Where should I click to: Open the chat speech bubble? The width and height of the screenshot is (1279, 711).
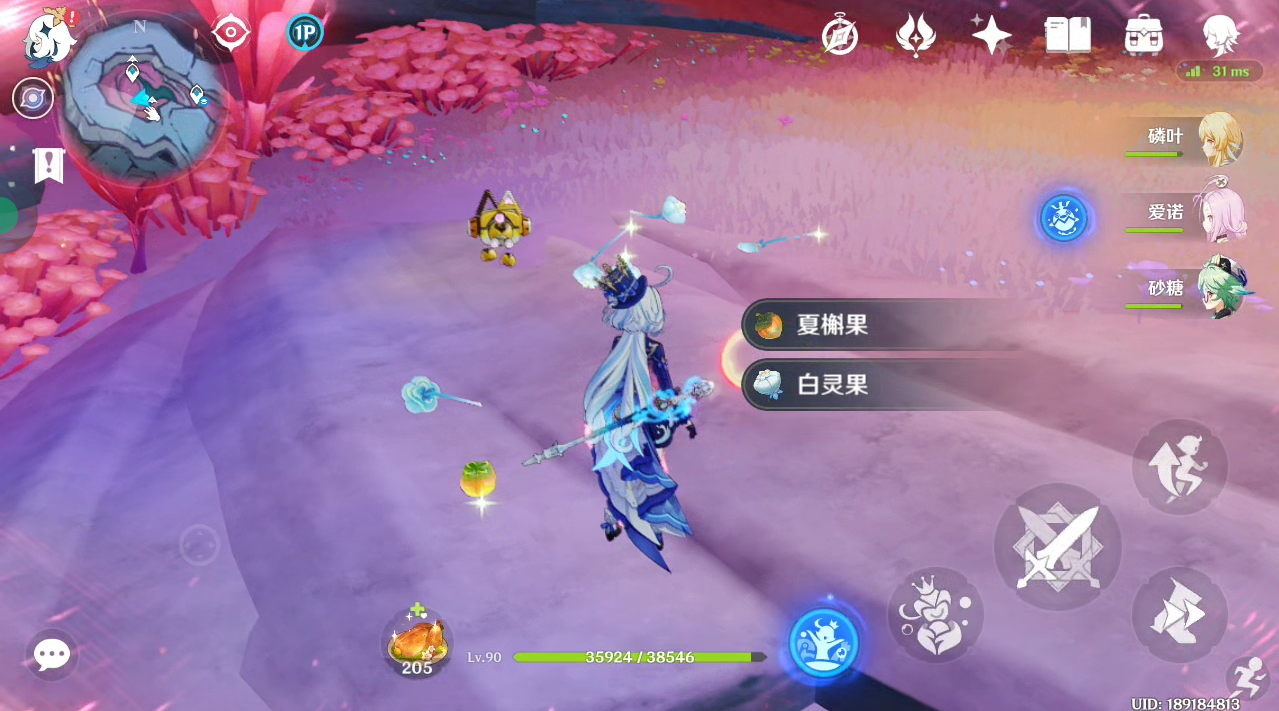point(51,655)
